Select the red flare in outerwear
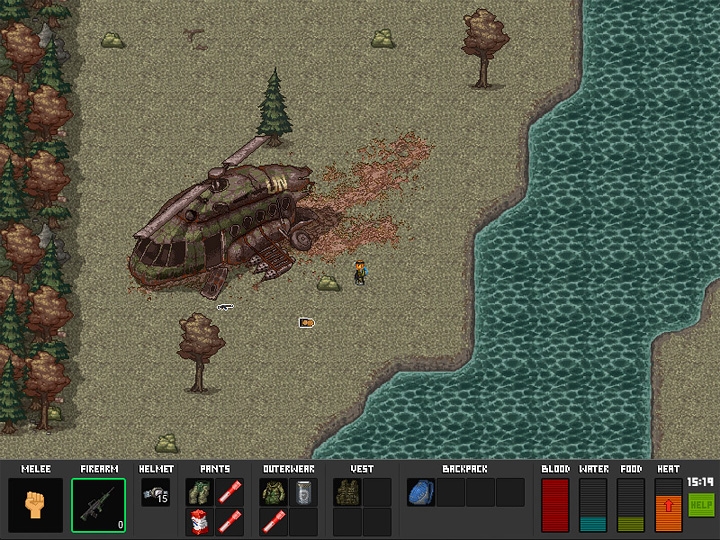Screen dimensions: 720x540 click(273, 521)
